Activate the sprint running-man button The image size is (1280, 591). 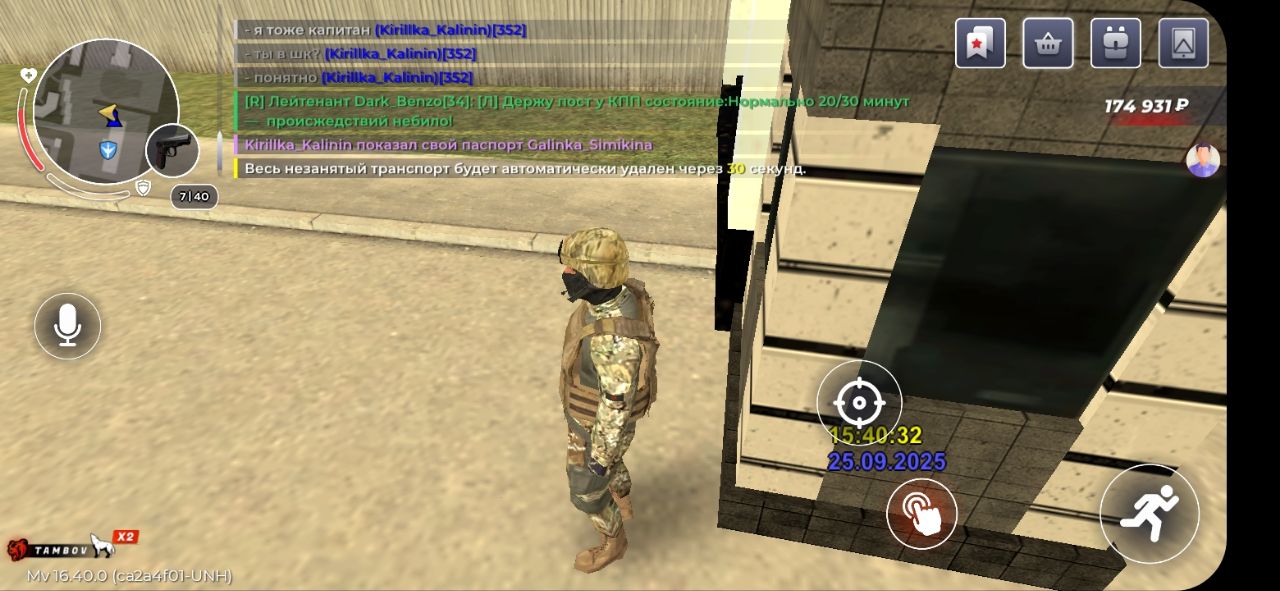[1149, 514]
